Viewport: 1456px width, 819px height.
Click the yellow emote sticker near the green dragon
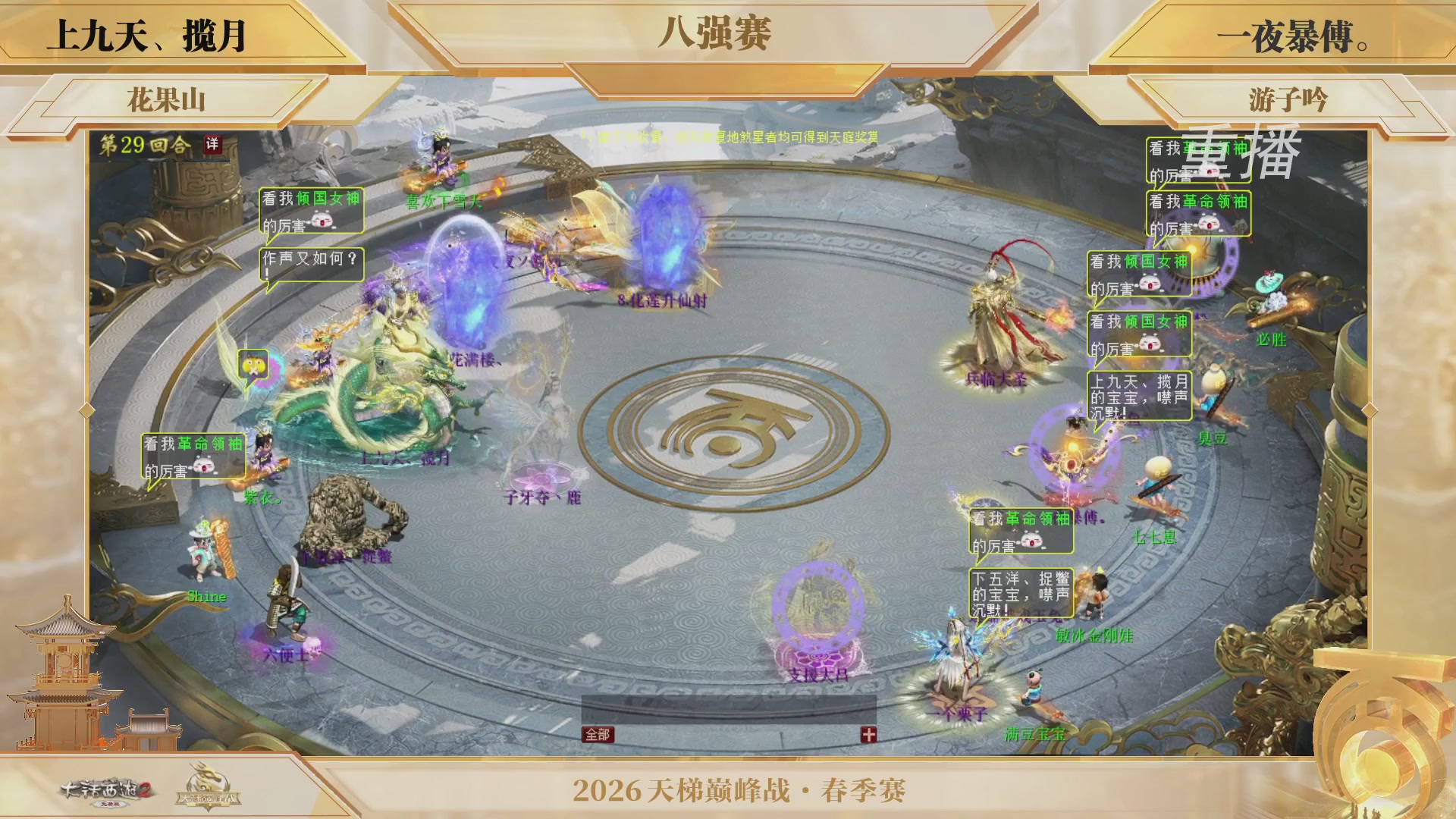(253, 365)
